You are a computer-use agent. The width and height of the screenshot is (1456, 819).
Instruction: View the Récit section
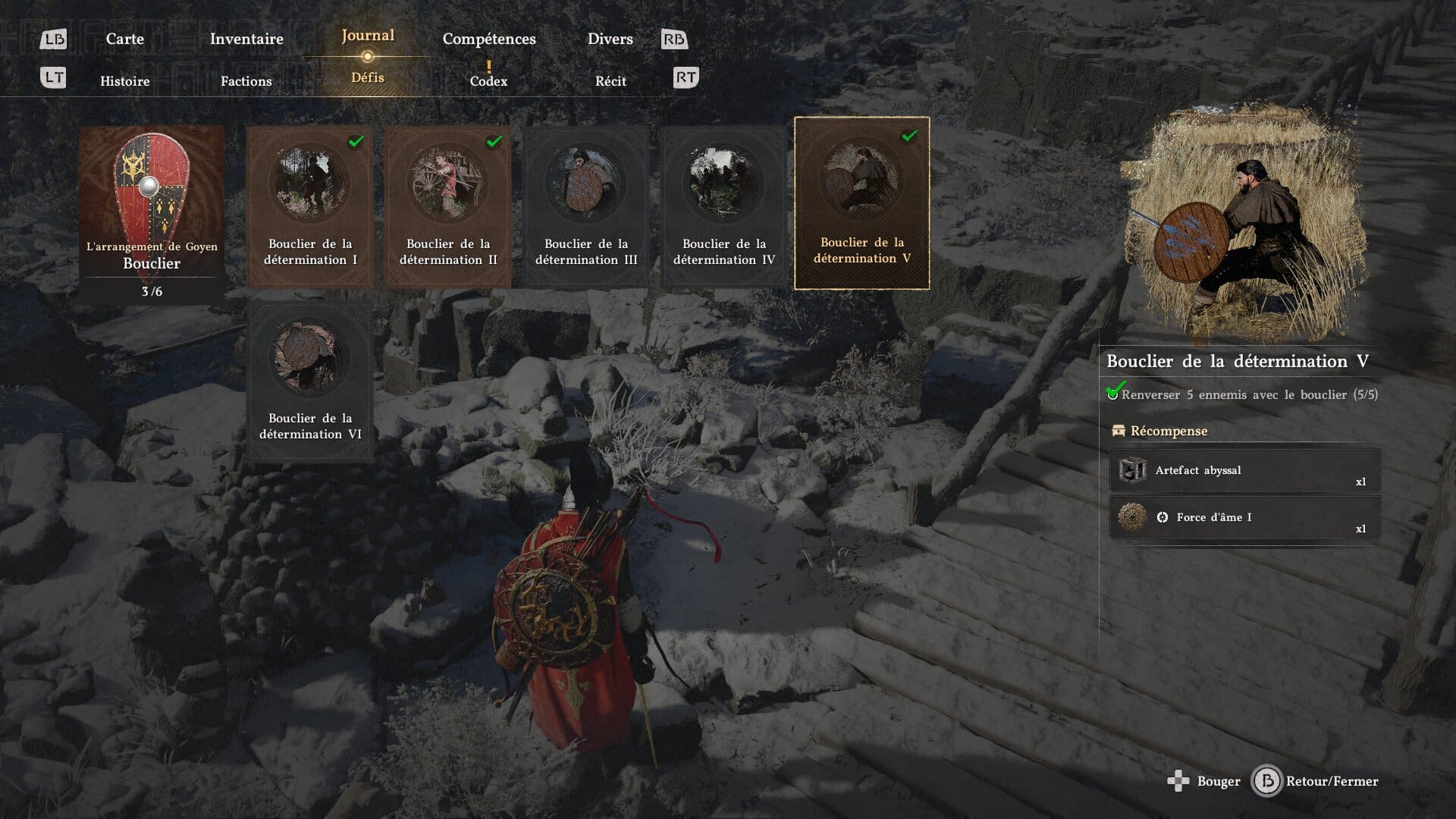(610, 81)
